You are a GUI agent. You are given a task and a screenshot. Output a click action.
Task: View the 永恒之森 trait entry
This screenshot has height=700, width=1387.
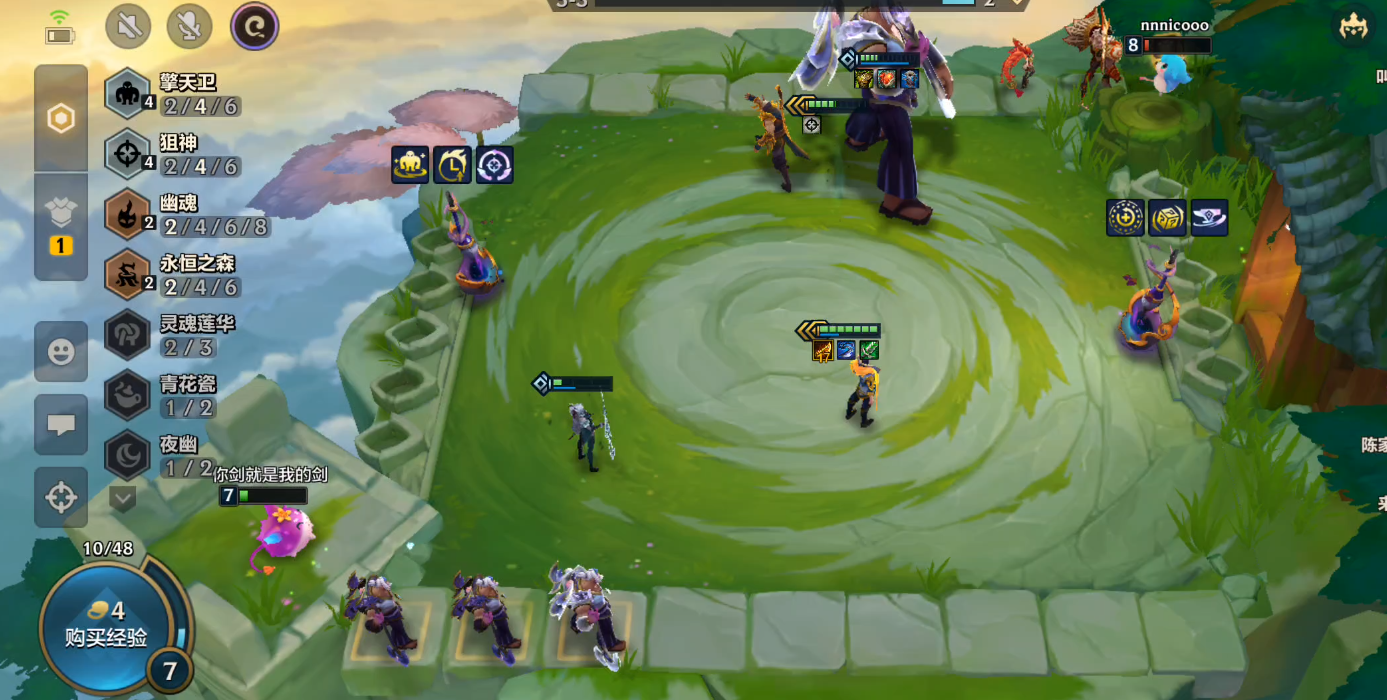pyautogui.click(x=187, y=275)
